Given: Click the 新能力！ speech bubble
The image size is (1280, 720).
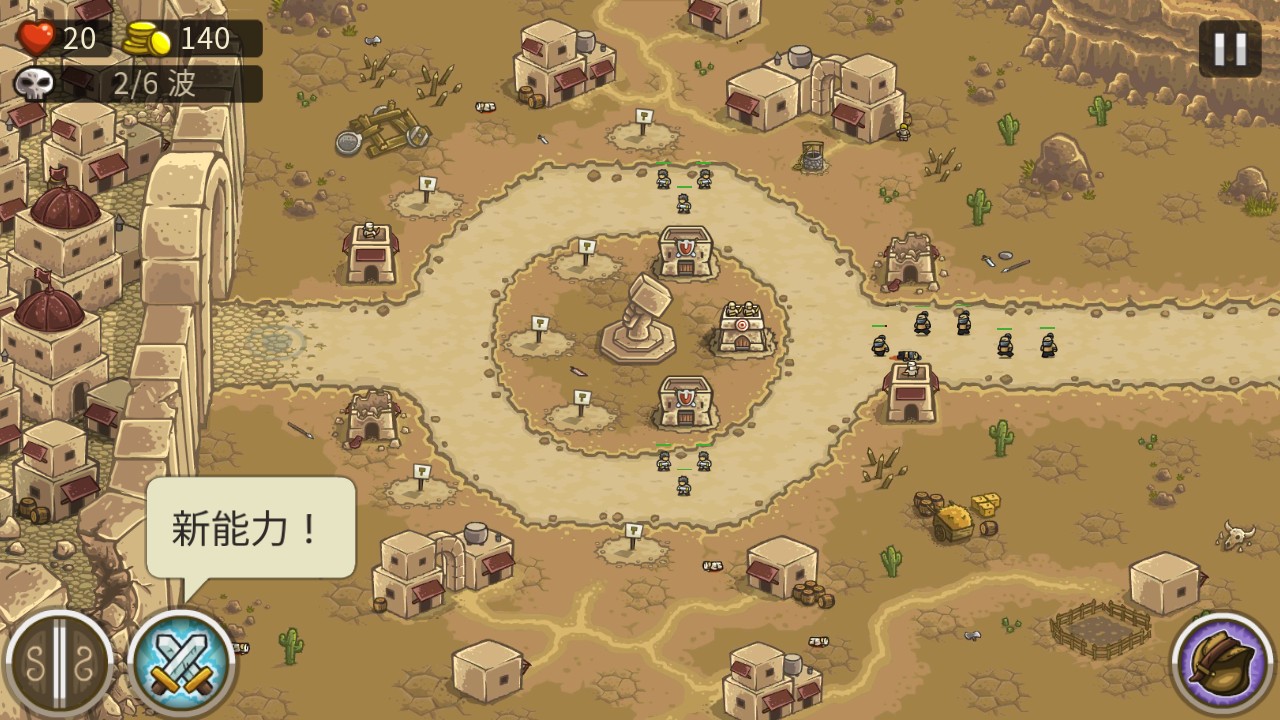Looking at the screenshot, I should (x=250, y=528).
